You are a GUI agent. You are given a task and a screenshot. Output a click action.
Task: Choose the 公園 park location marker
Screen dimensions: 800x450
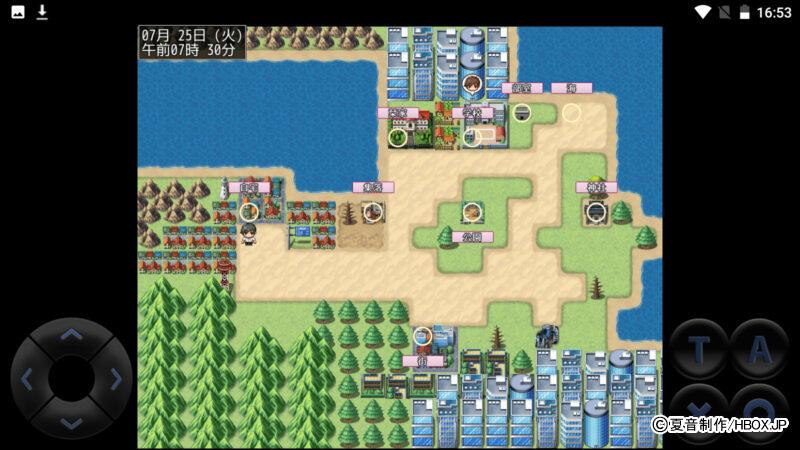472,212
